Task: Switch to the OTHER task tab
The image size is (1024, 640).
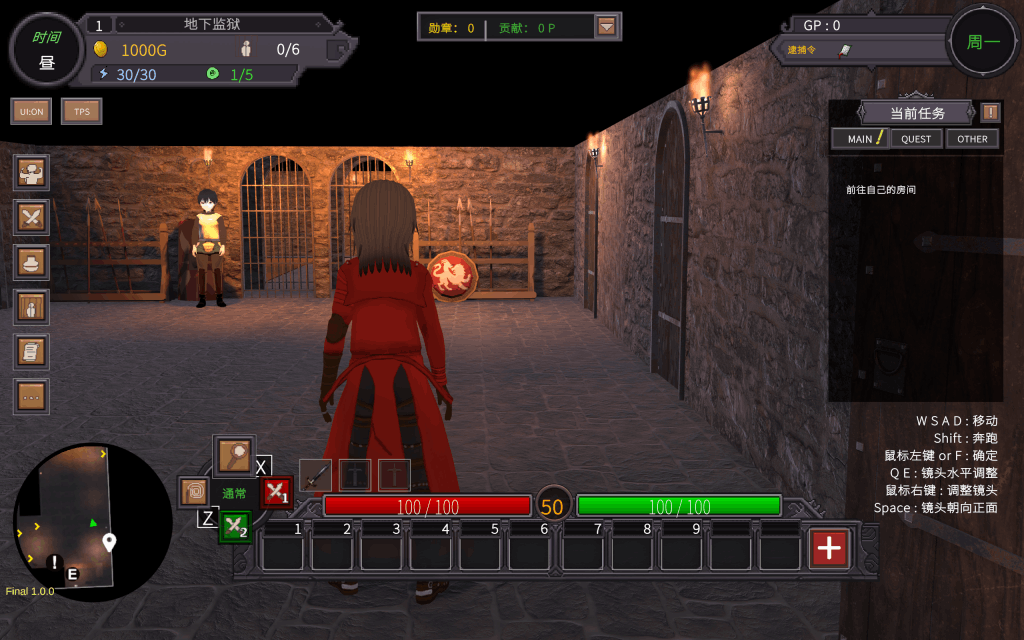Action: click(972, 139)
